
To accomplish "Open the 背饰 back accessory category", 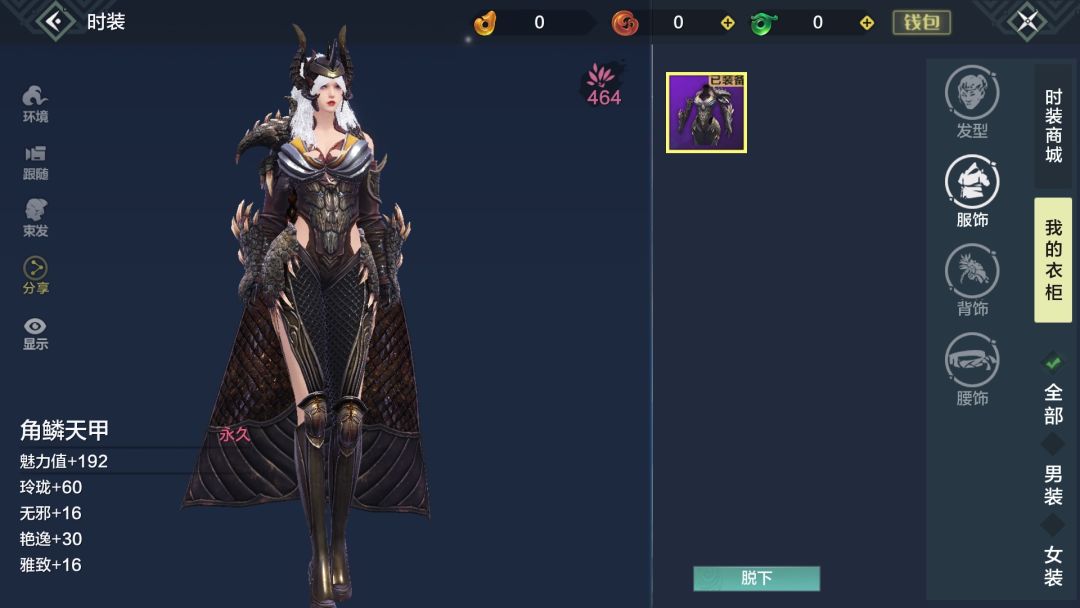I will click(x=972, y=281).
